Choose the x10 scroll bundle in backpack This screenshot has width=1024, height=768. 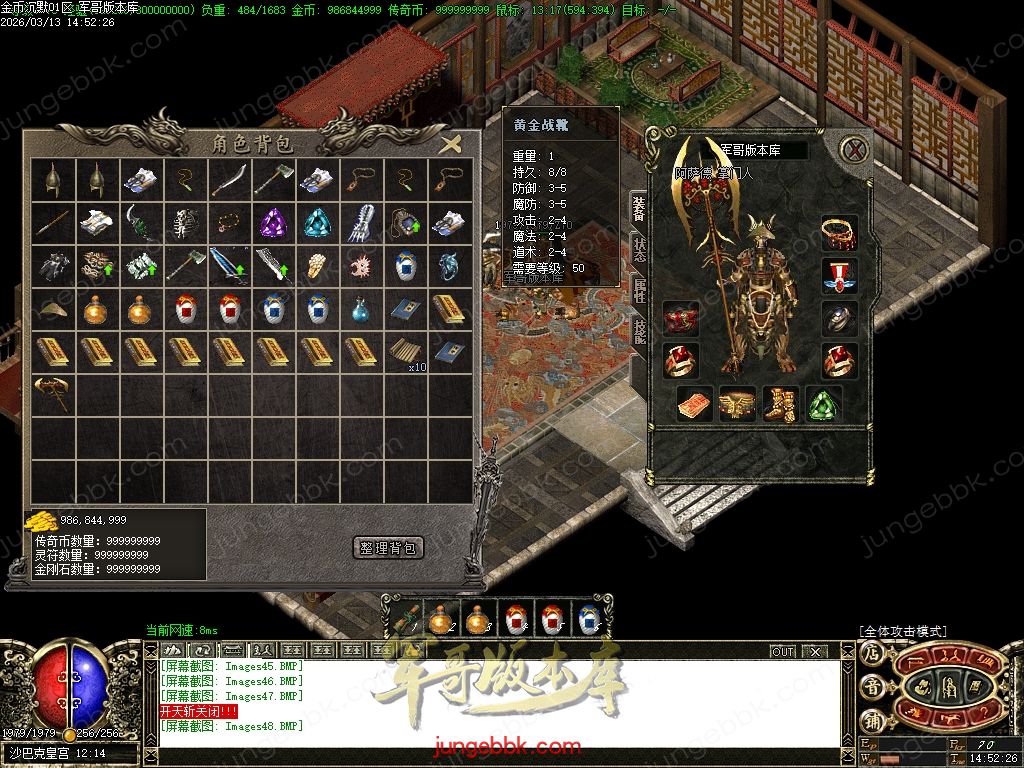[405, 352]
